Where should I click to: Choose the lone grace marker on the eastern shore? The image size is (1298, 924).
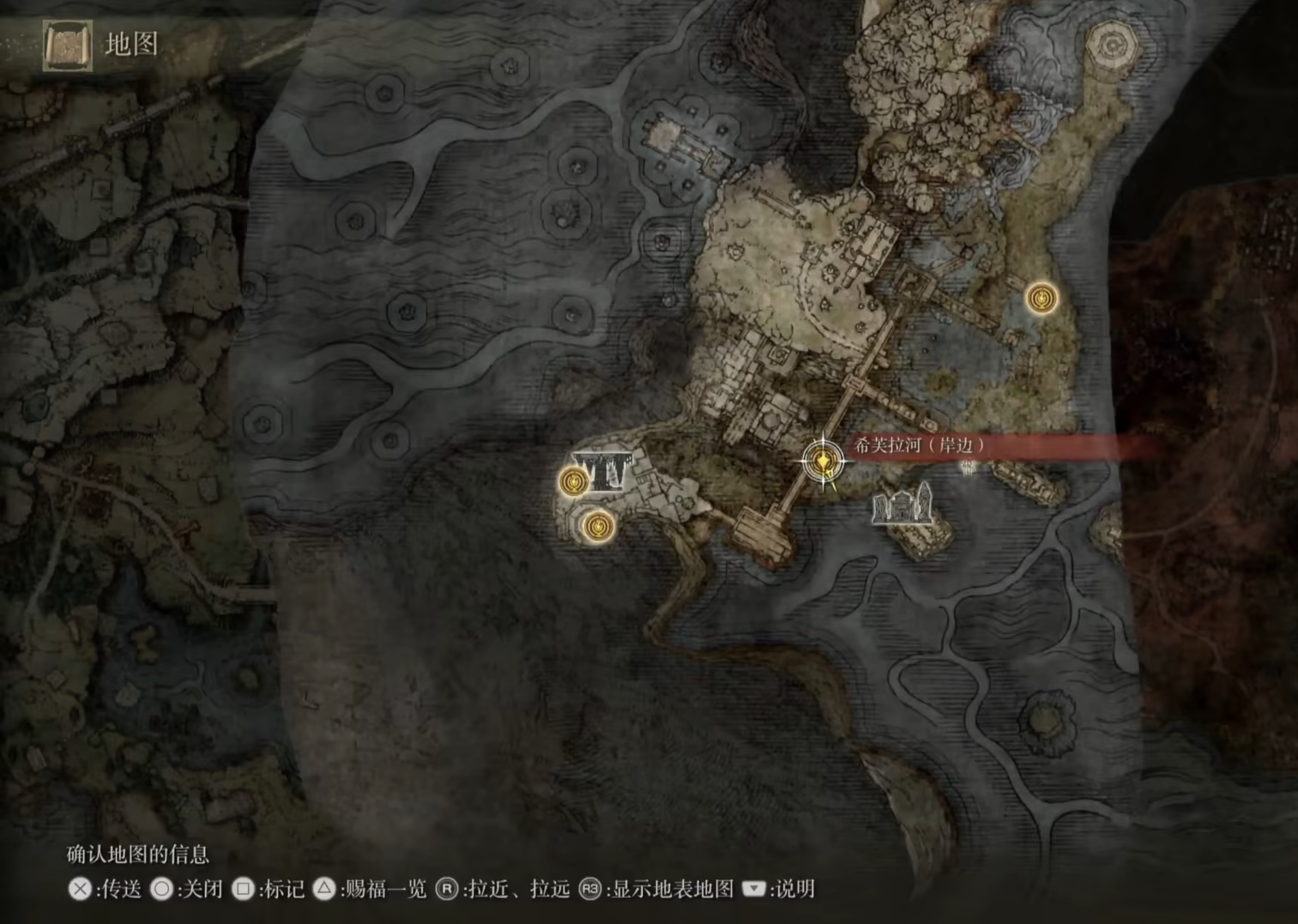coord(1041,299)
